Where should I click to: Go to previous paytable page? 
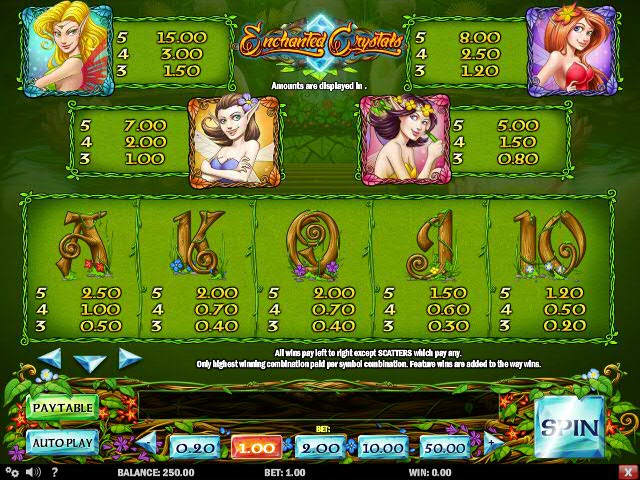point(51,358)
